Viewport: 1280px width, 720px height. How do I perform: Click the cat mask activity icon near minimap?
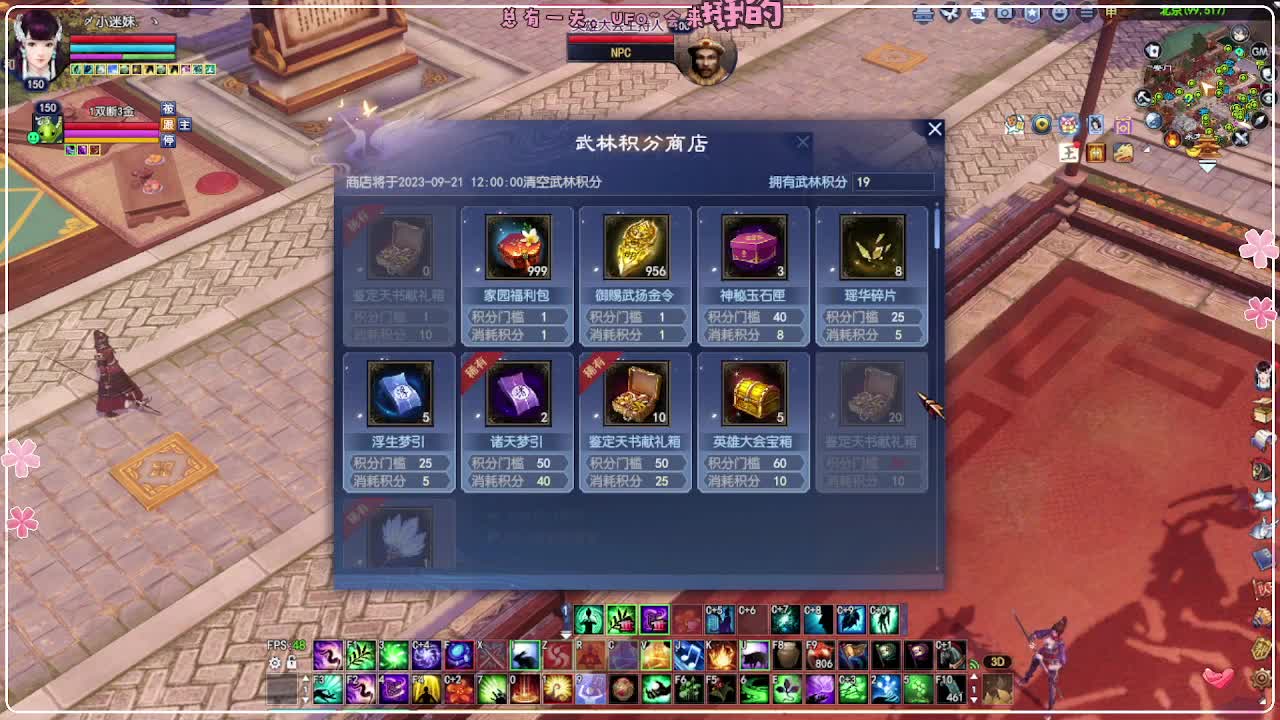(1067, 123)
